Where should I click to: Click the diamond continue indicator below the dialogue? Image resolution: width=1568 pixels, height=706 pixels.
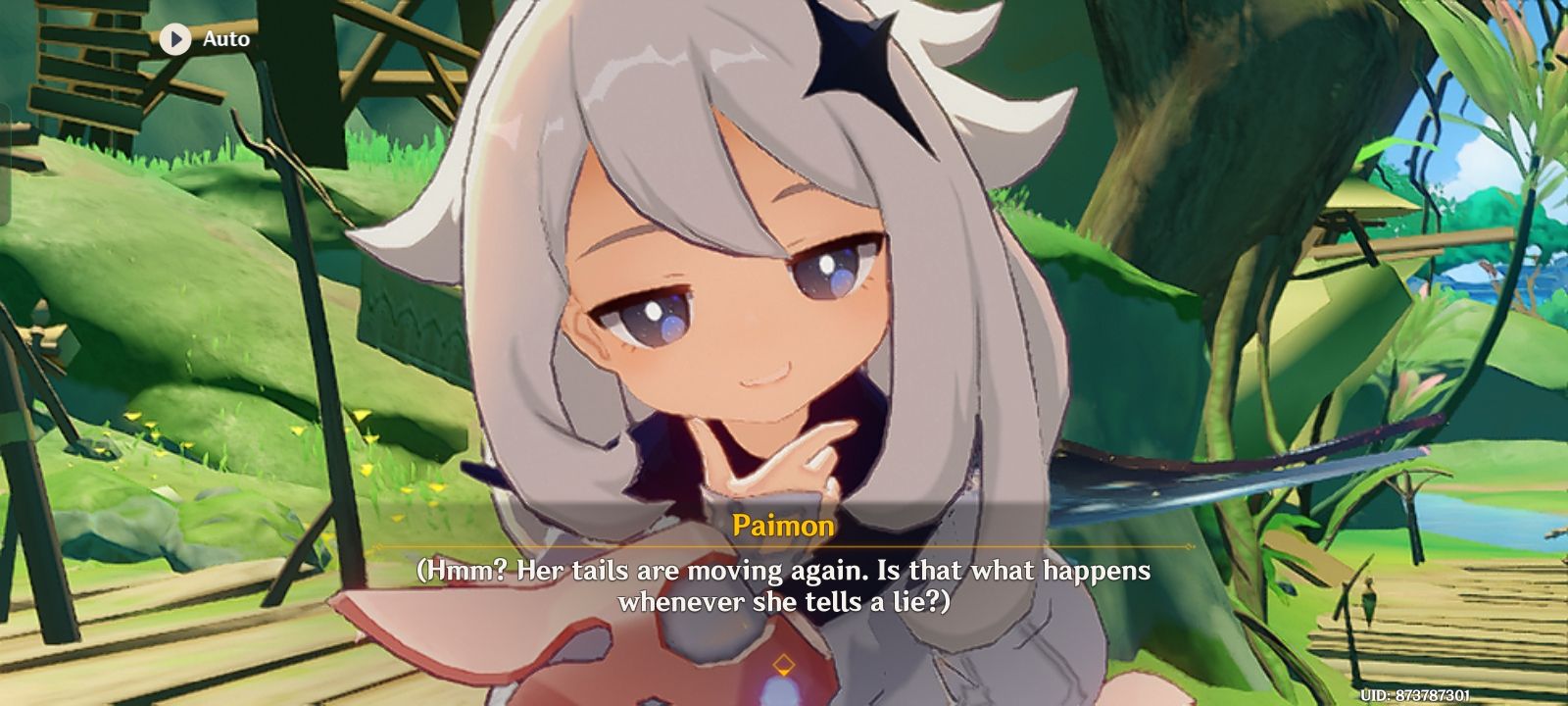[784, 663]
